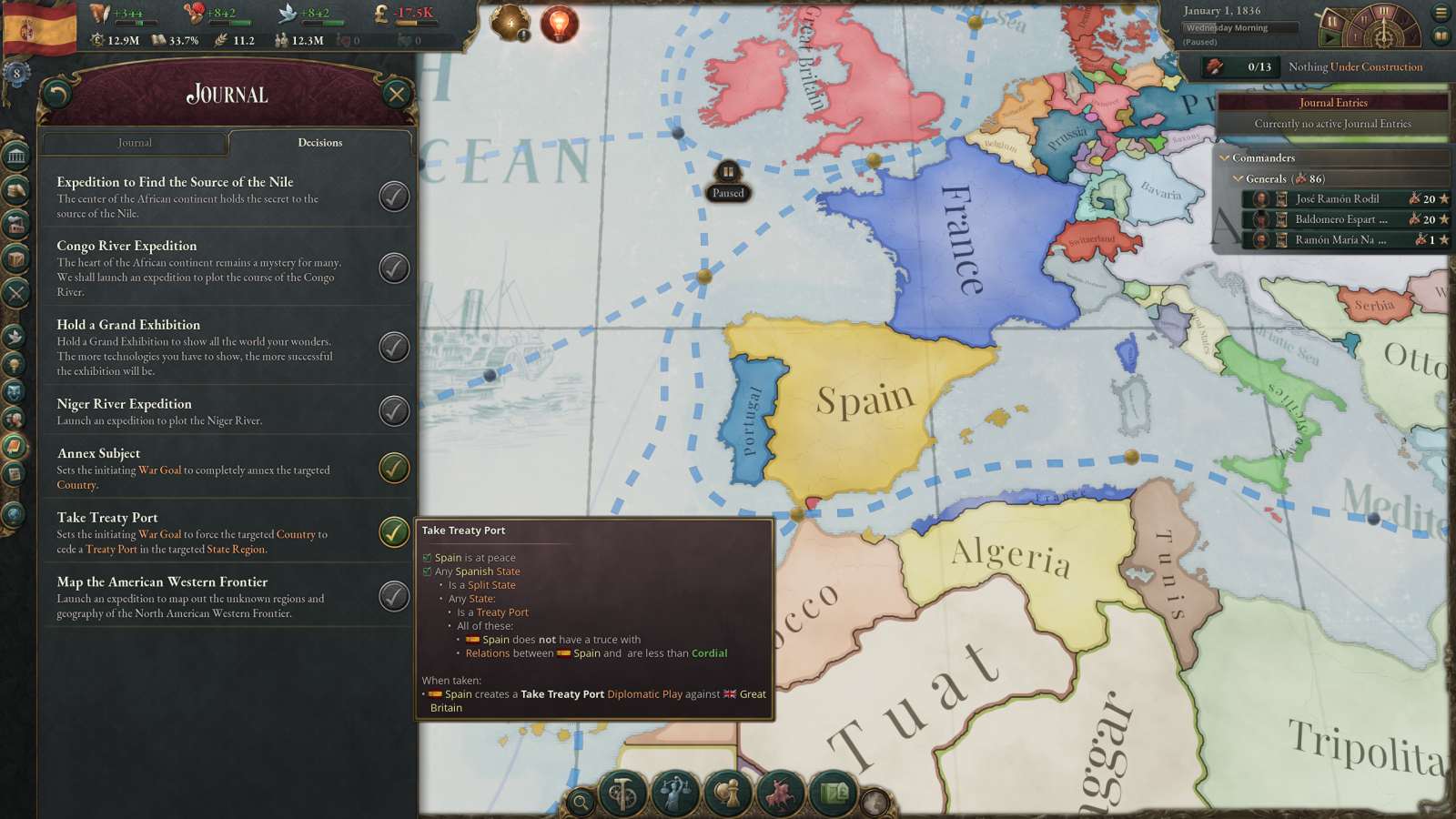Collapse the Generals list
The height and width of the screenshot is (819, 1456).
(x=1238, y=179)
